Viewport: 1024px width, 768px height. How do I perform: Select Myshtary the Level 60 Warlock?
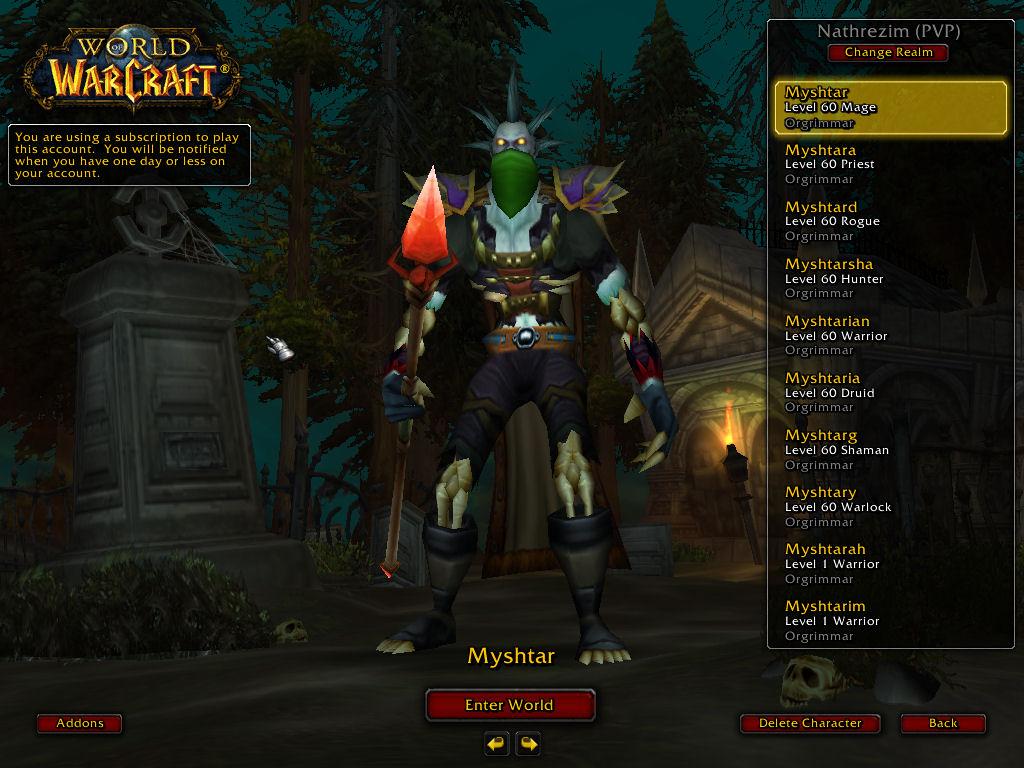890,507
